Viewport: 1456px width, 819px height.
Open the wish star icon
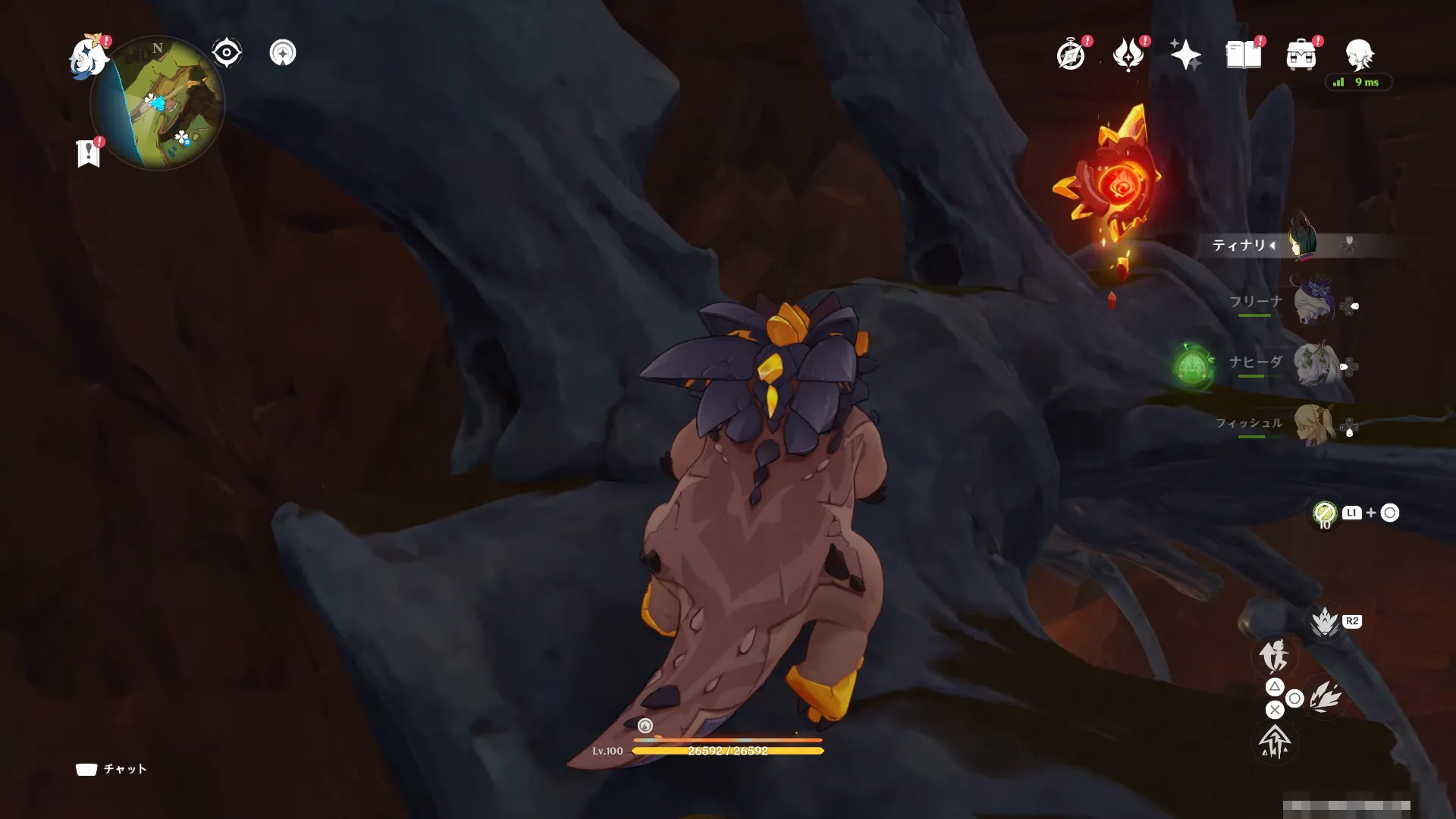(x=1185, y=55)
